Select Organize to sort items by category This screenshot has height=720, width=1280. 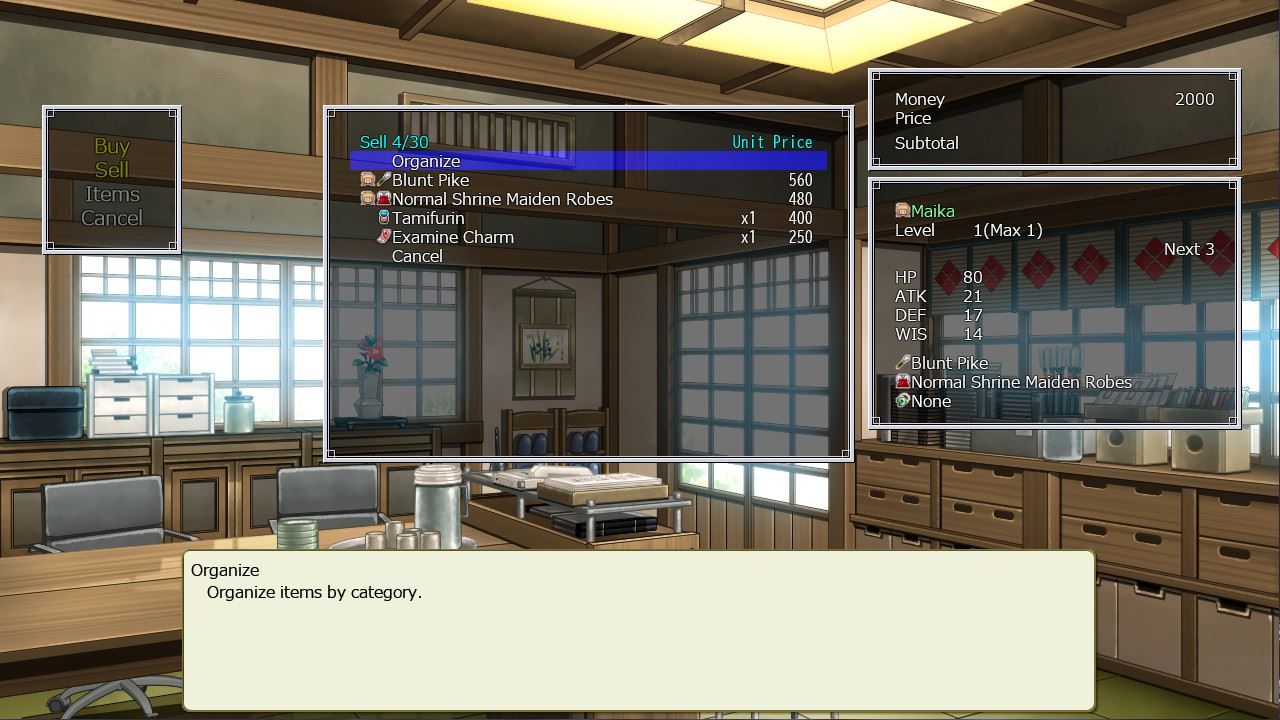click(x=426, y=161)
